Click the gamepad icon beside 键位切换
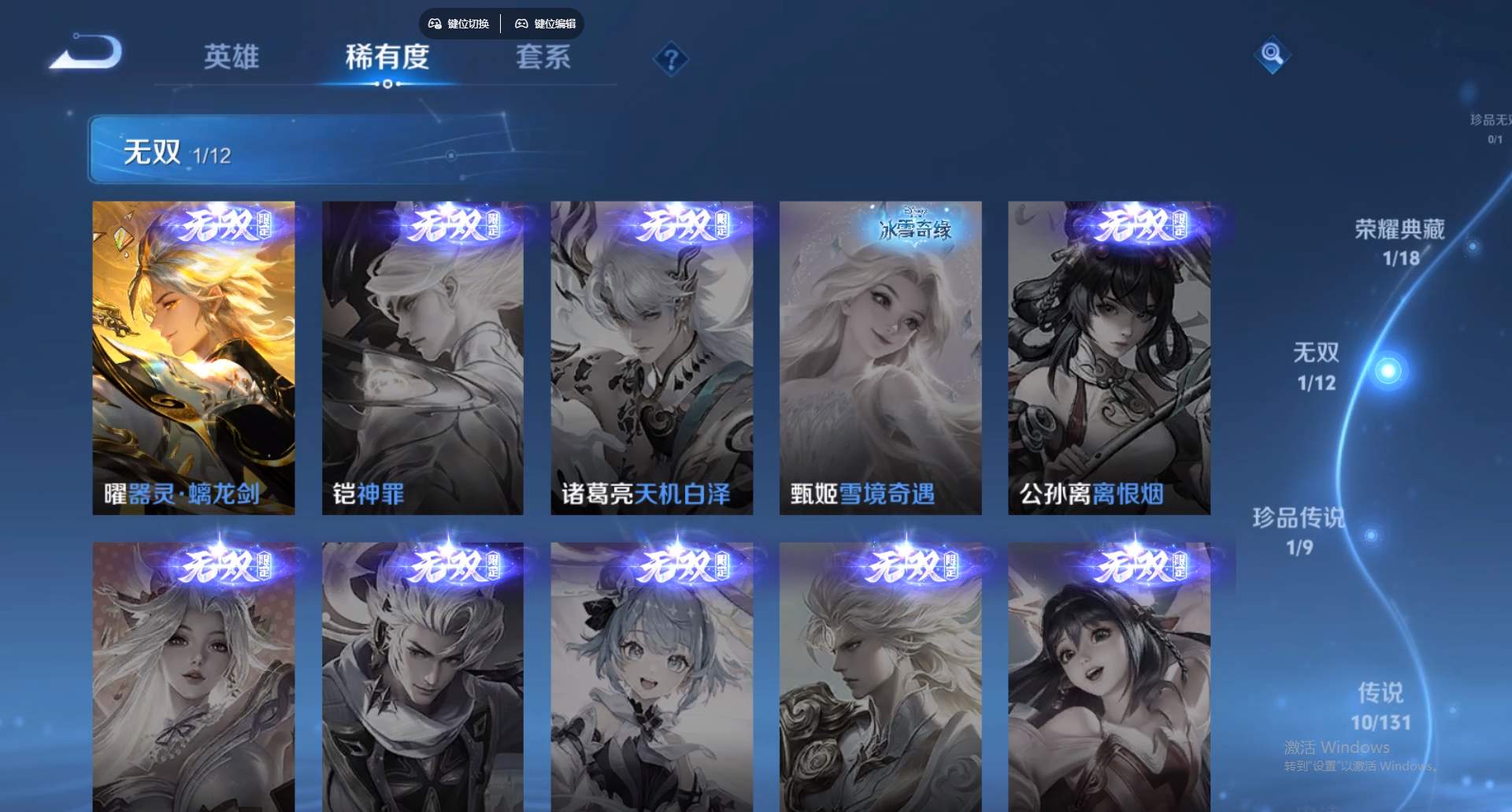The image size is (1512, 812). click(433, 24)
